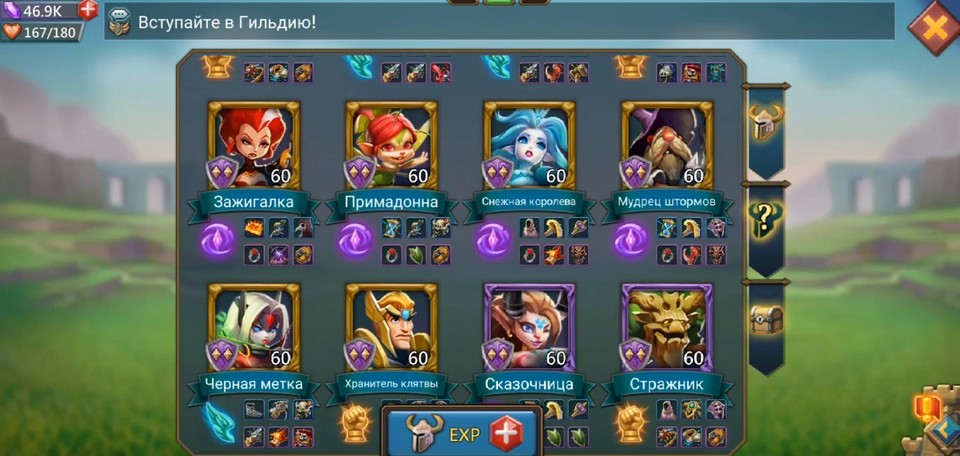Add hero EXP with the EXP plus button
Screen dimensions: 960x456
[507, 434]
